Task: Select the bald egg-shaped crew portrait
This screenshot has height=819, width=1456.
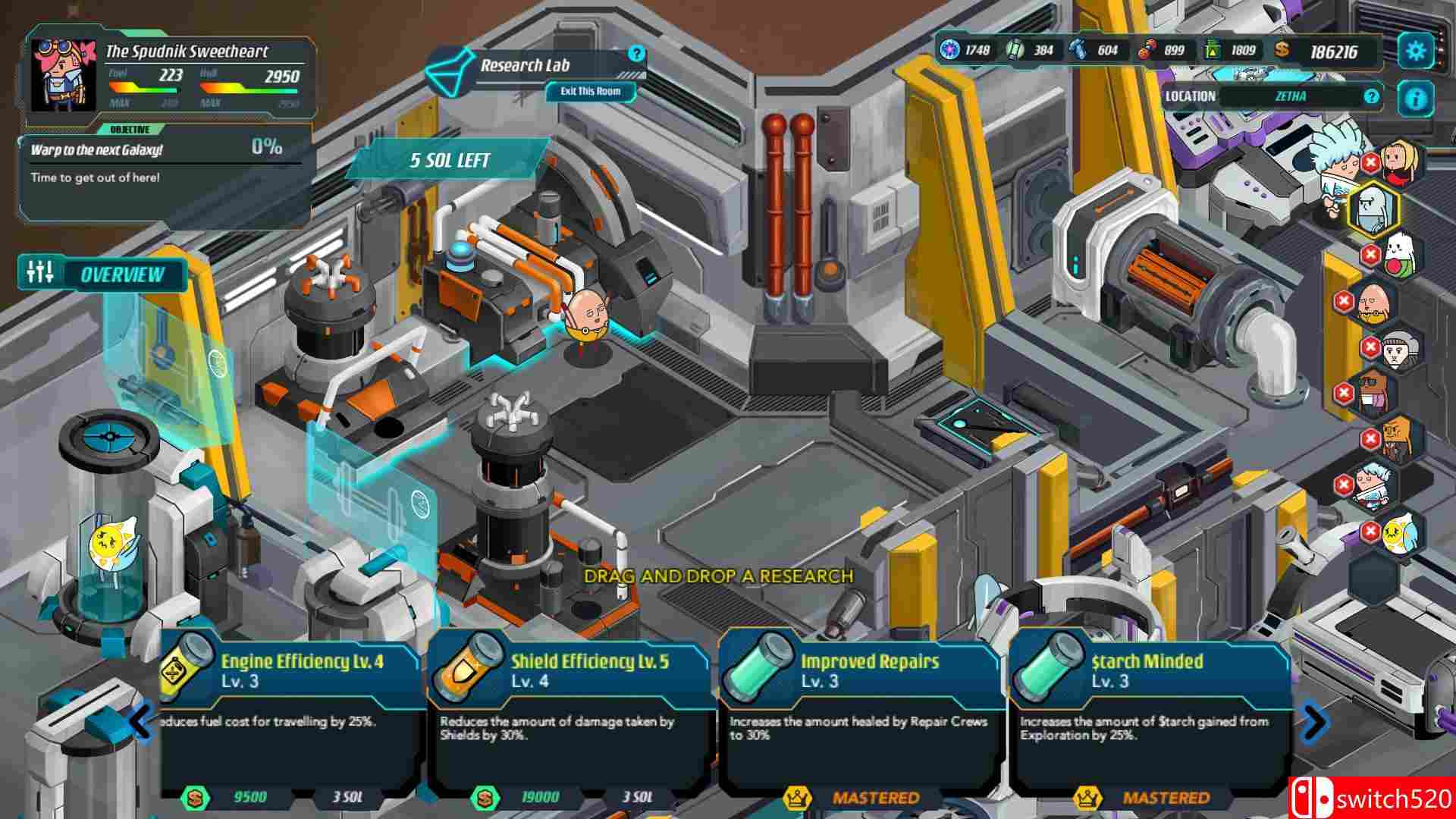Action: tap(1373, 302)
